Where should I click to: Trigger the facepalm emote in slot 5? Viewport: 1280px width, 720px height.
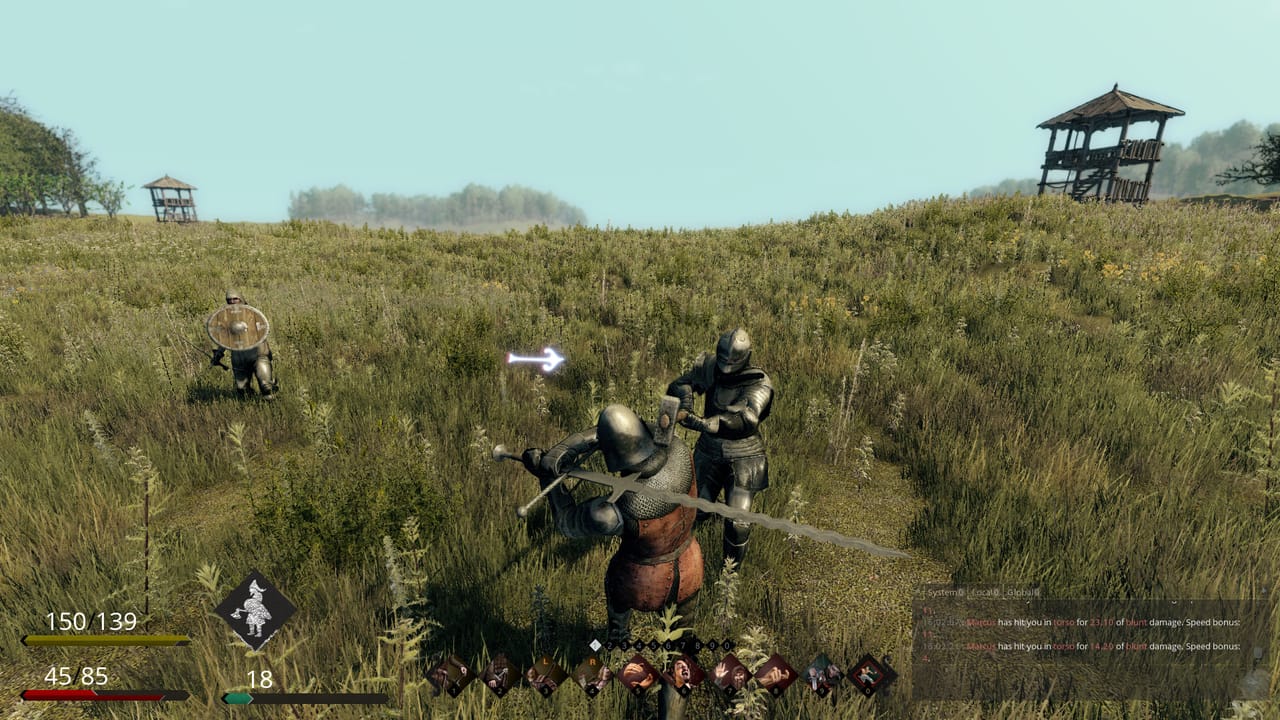click(638, 672)
